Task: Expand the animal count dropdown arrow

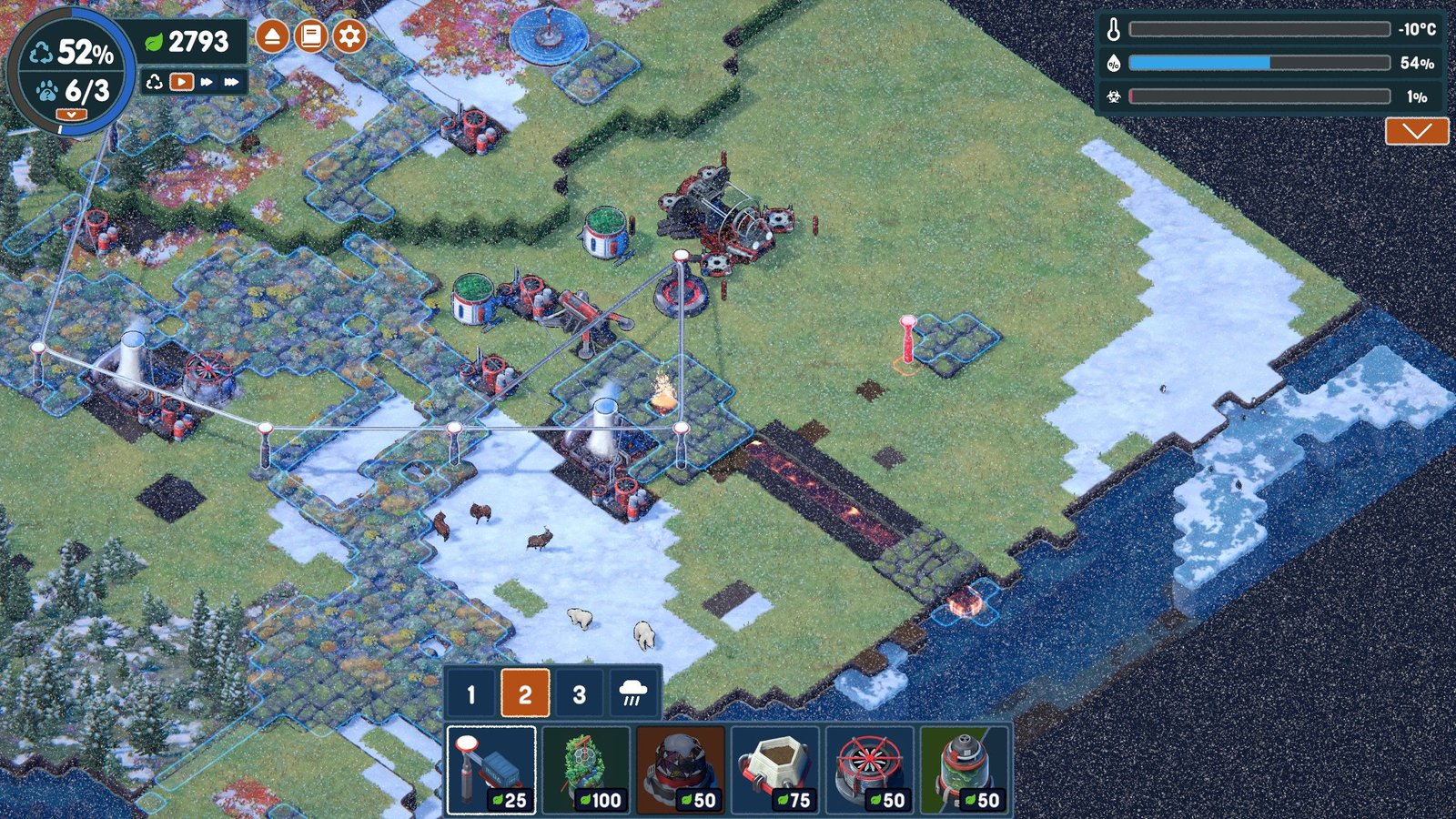Action: coord(71,115)
